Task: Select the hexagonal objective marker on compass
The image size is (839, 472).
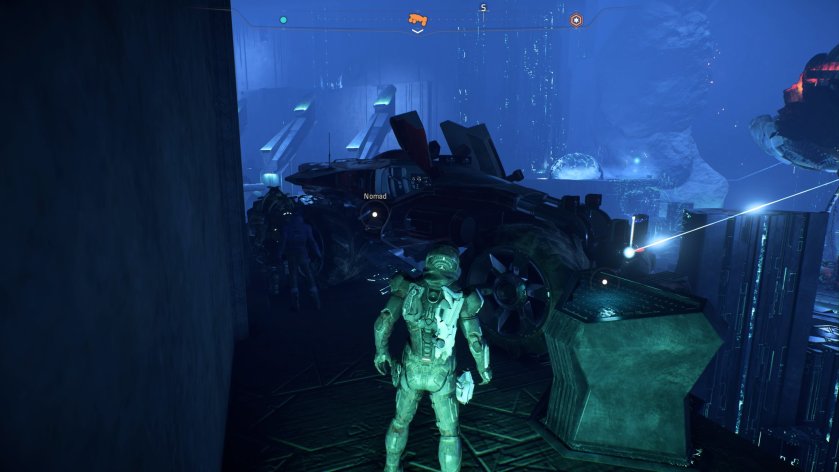Action: click(x=575, y=20)
